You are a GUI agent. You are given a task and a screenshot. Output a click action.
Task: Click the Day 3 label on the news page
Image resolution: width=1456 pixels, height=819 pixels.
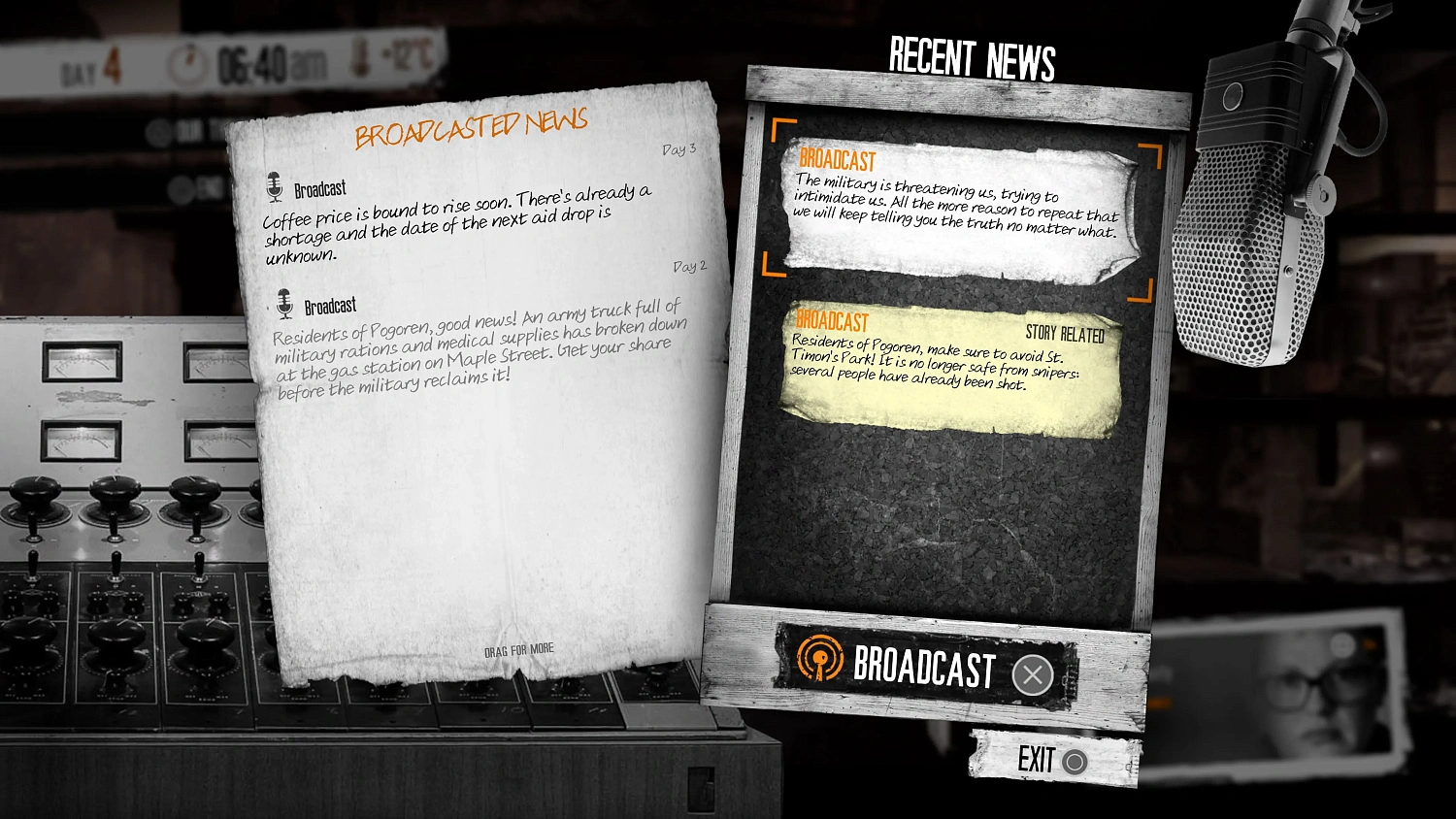tap(679, 147)
